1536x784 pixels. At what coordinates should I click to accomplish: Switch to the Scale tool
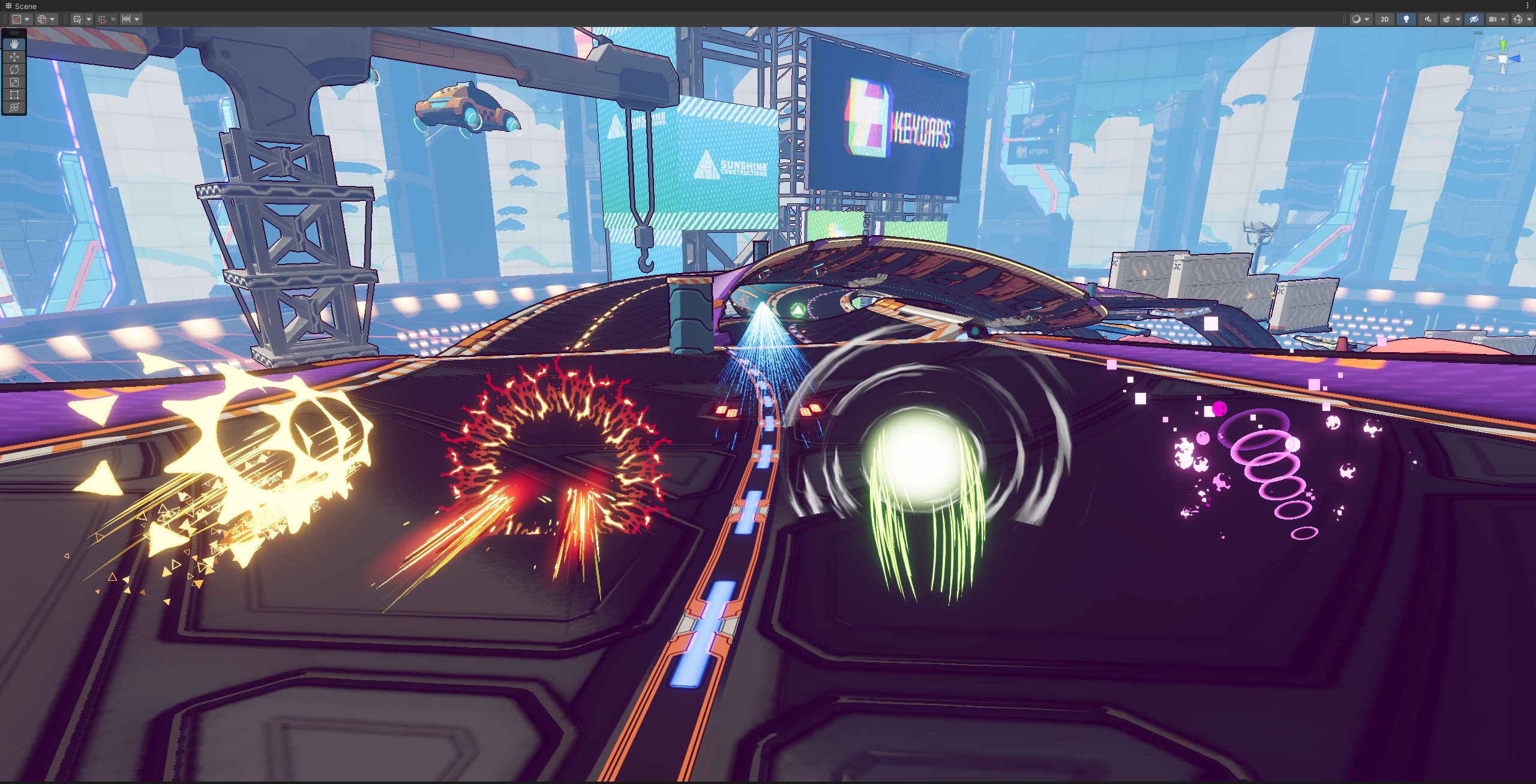click(x=14, y=82)
